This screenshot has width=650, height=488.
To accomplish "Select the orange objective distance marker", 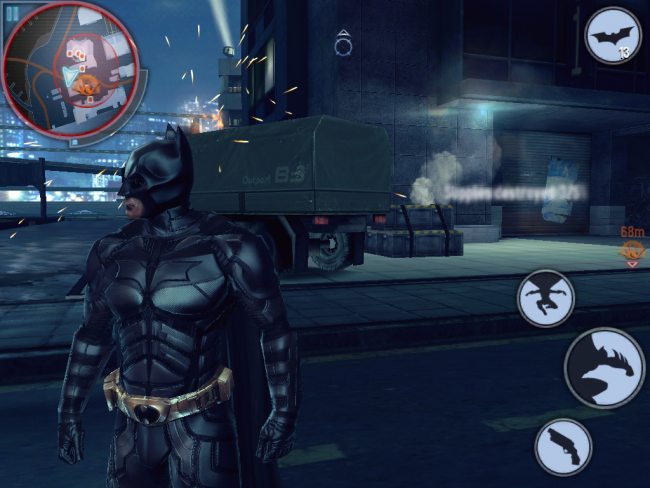I will (632, 250).
